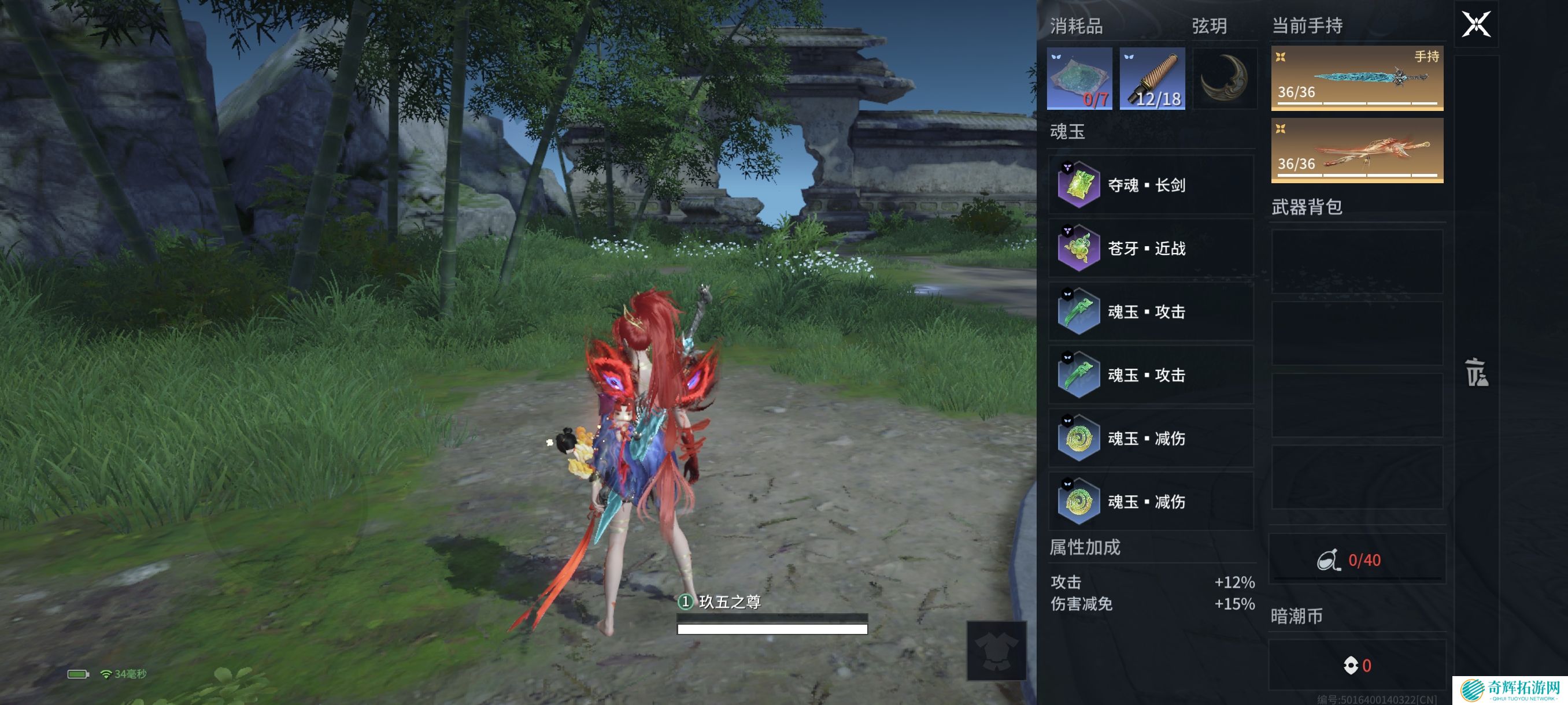Choose the red weapon in the second slot
Viewport: 1568px width, 705px height.
[1357, 150]
